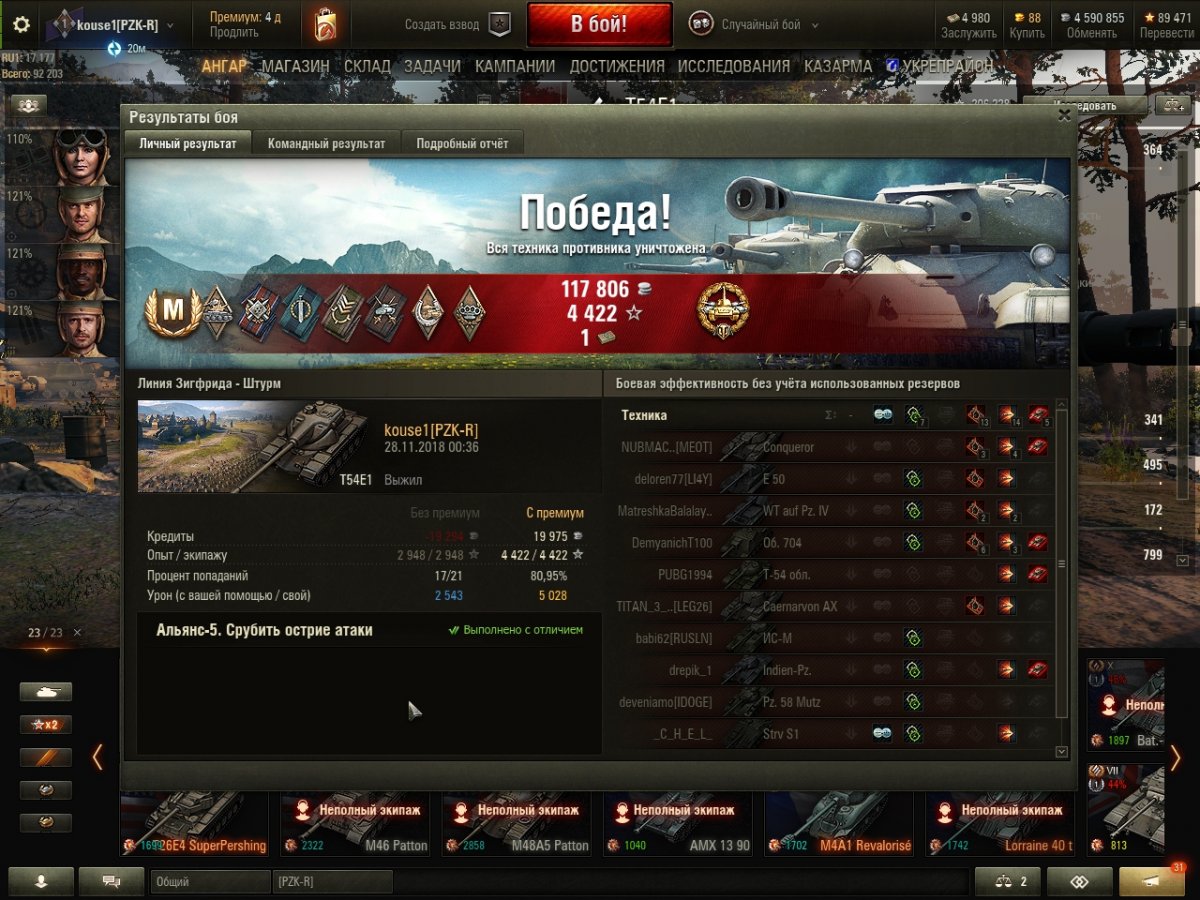
Task: Switch to the Командный результат tab
Action: 326,144
